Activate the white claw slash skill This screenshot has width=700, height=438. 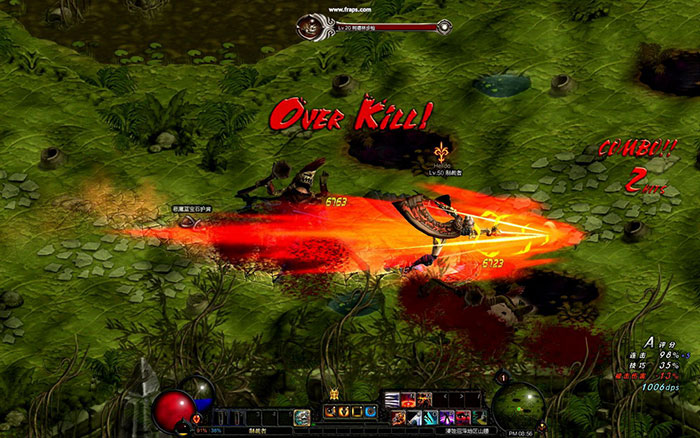[x=391, y=399]
